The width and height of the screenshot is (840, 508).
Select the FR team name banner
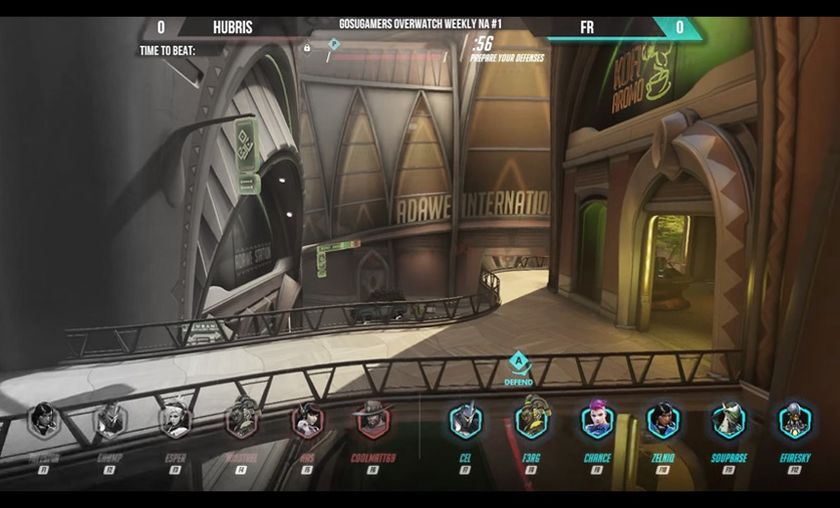pos(587,28)
